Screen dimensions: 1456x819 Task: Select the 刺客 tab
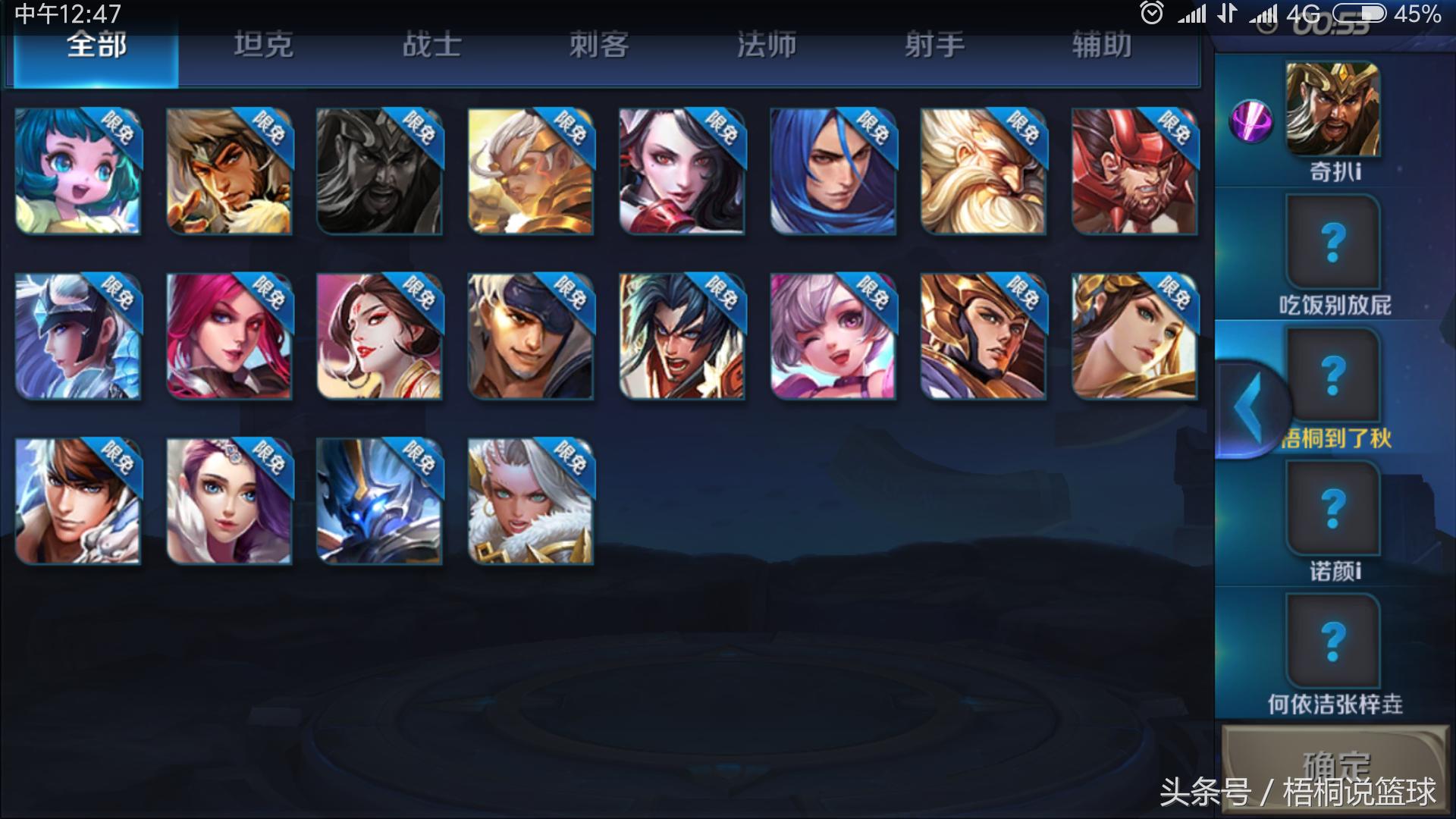coord(598,45)
